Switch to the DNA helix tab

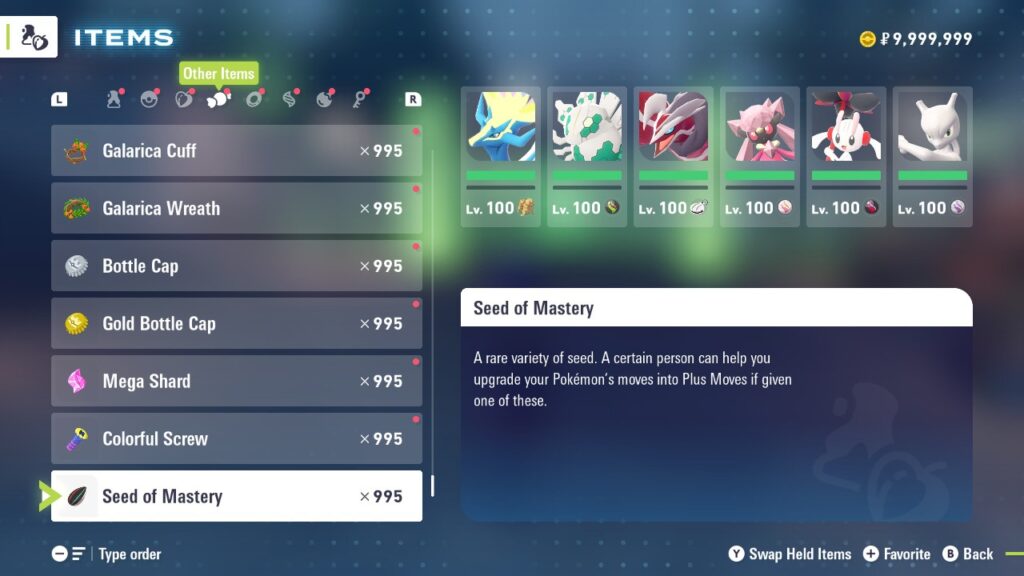(x=289, y=99)
